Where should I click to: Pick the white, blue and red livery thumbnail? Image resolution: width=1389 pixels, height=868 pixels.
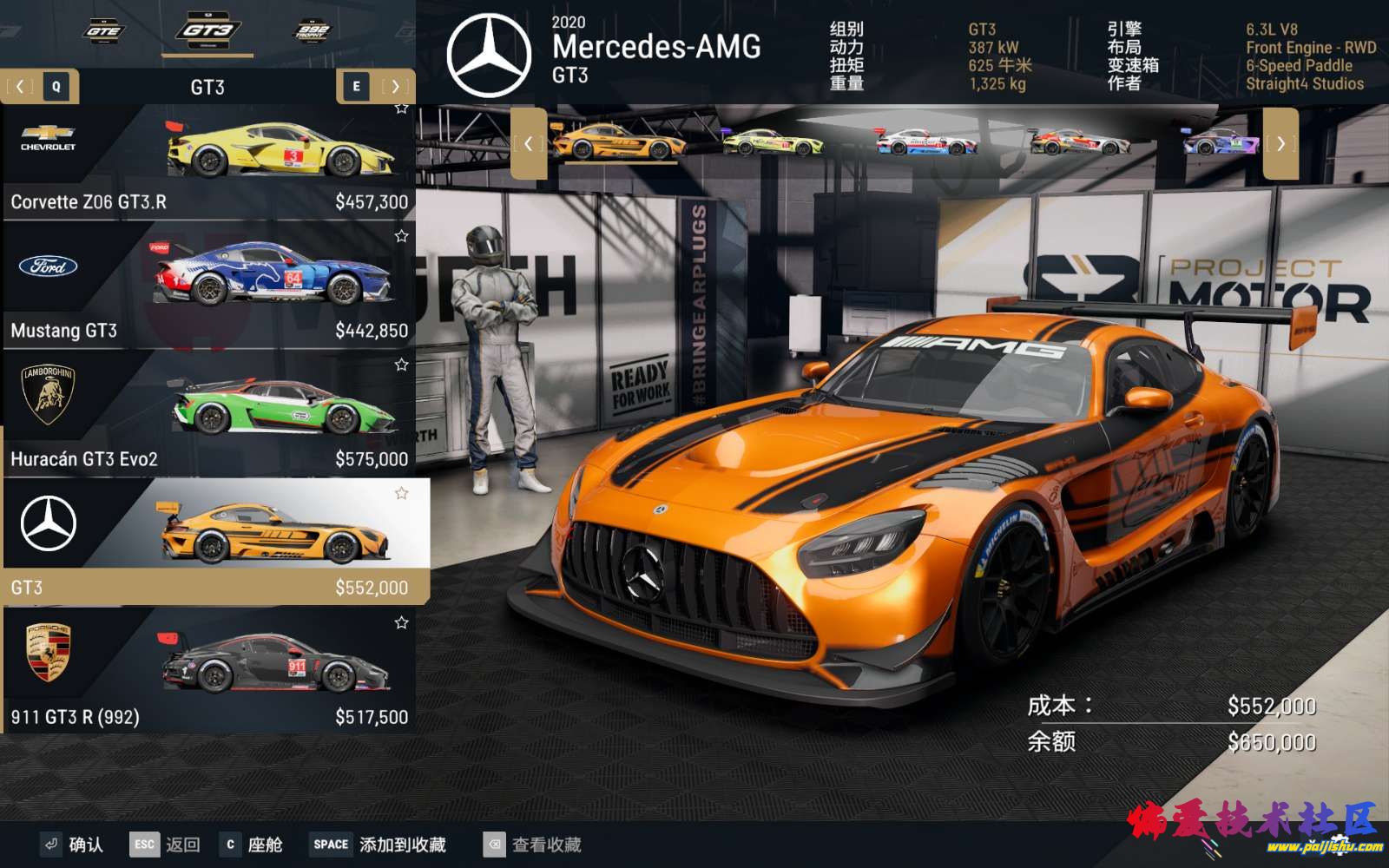coord(925,142)
